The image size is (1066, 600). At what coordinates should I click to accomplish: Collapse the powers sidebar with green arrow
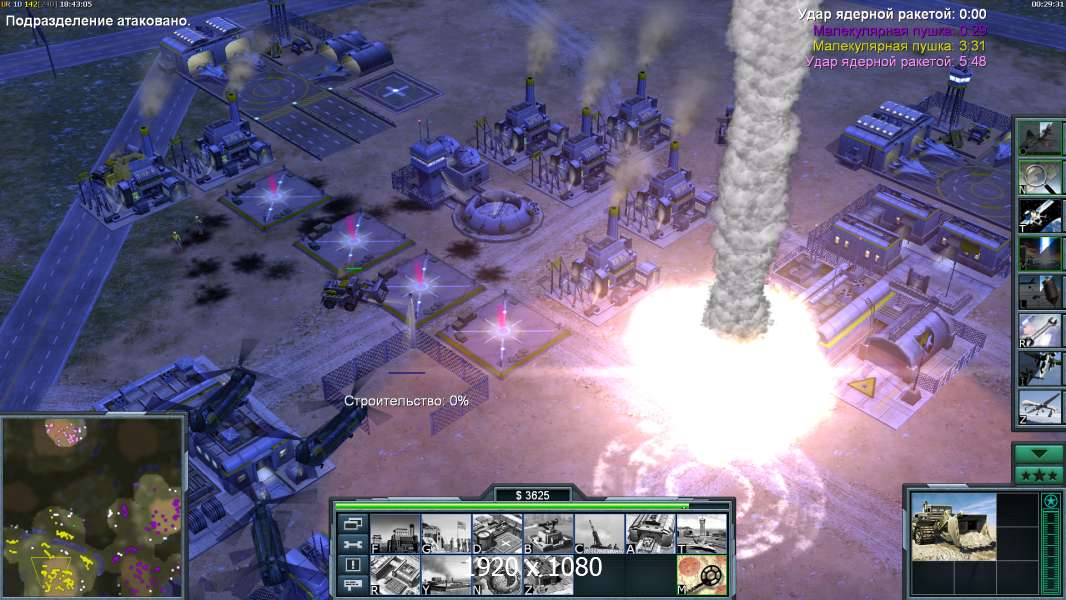click(x=1039, y=454)
